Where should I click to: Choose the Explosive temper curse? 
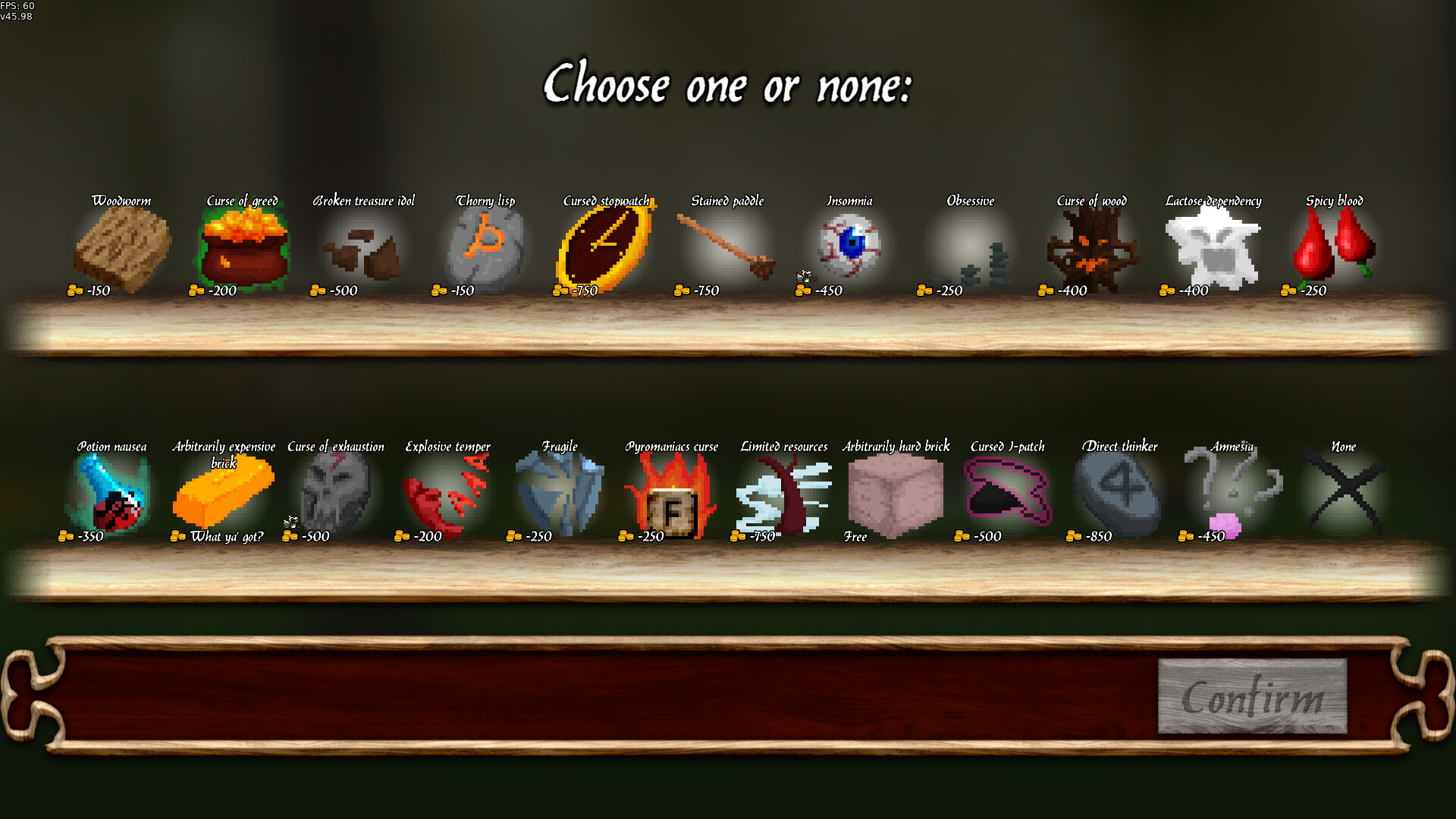tap(447, 493)
